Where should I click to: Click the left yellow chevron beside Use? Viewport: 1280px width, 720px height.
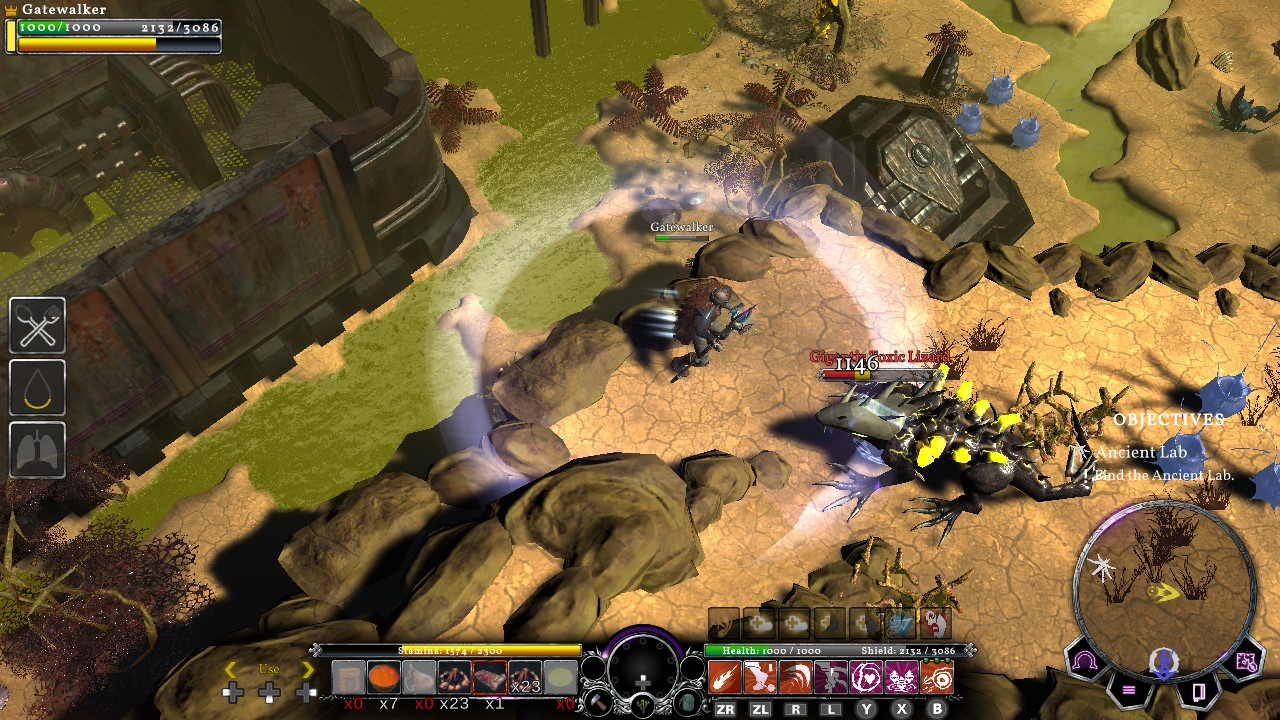click(230, 667)
